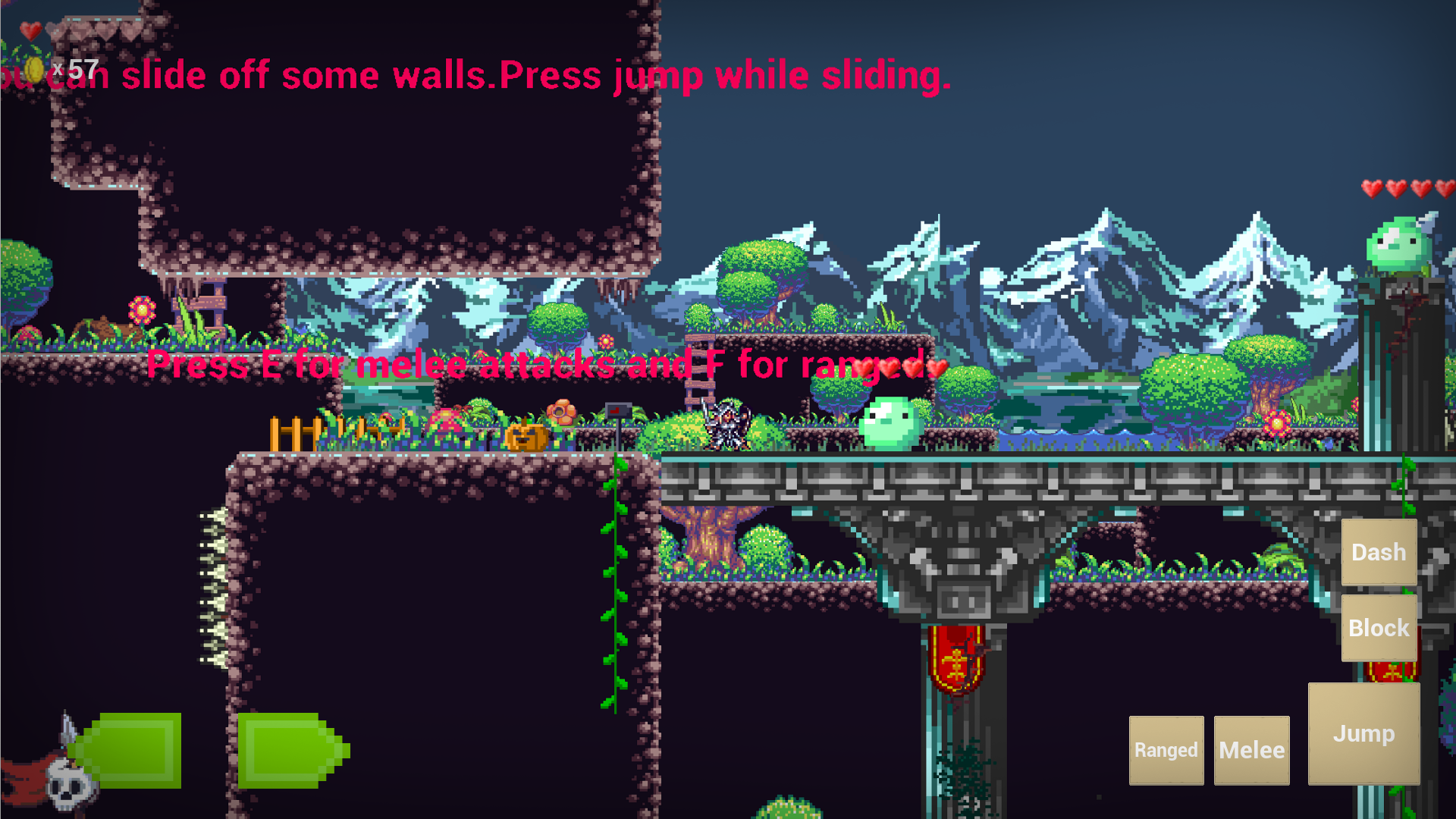
Task: Fire a Ranged attack
Action: pos(1166,750)
